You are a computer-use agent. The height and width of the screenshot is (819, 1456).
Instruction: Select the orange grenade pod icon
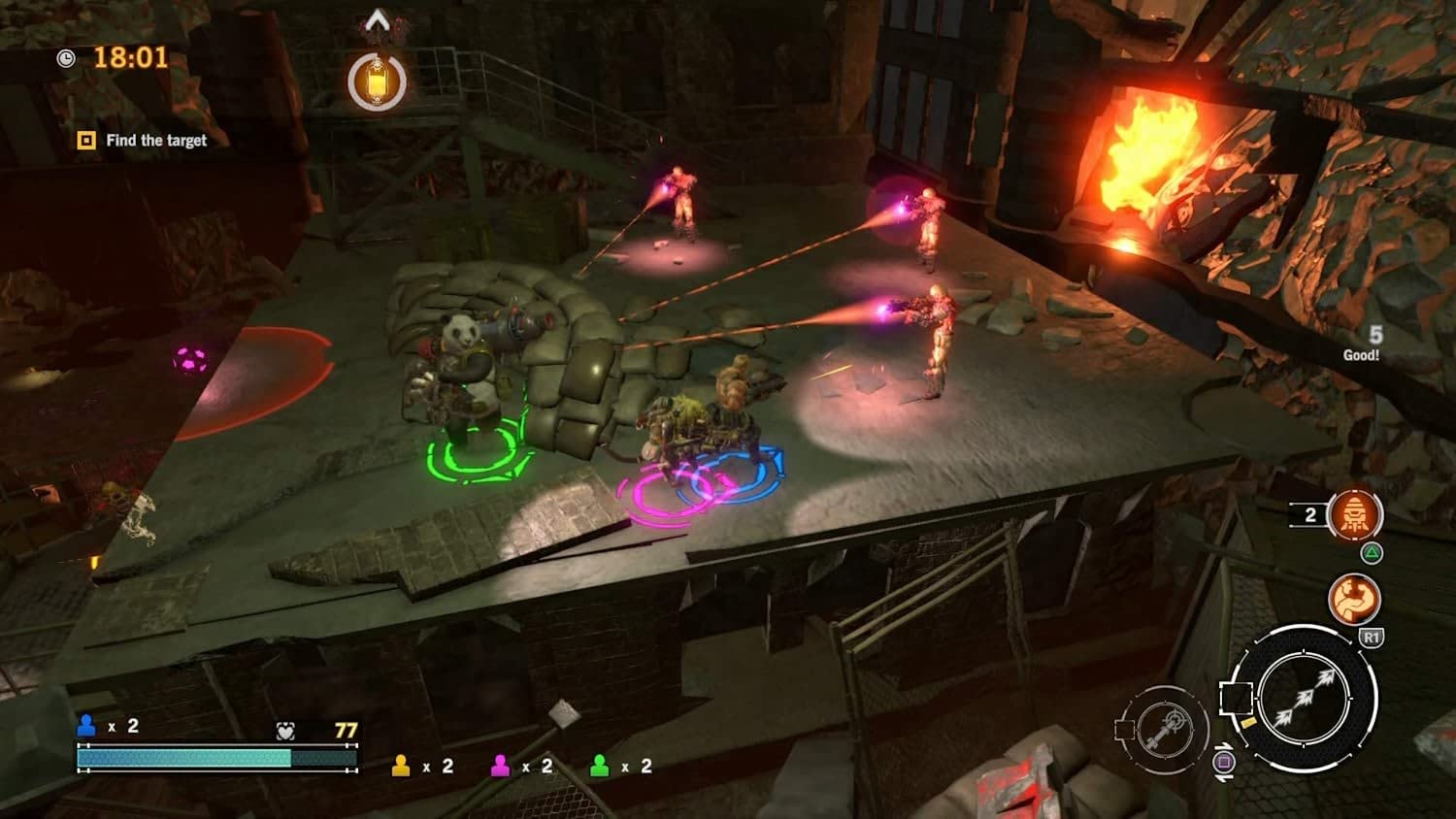1354,514
